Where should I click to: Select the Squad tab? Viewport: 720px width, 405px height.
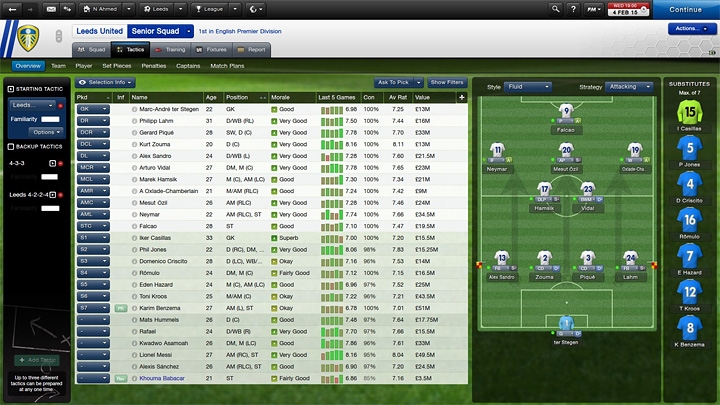point(93,48)
